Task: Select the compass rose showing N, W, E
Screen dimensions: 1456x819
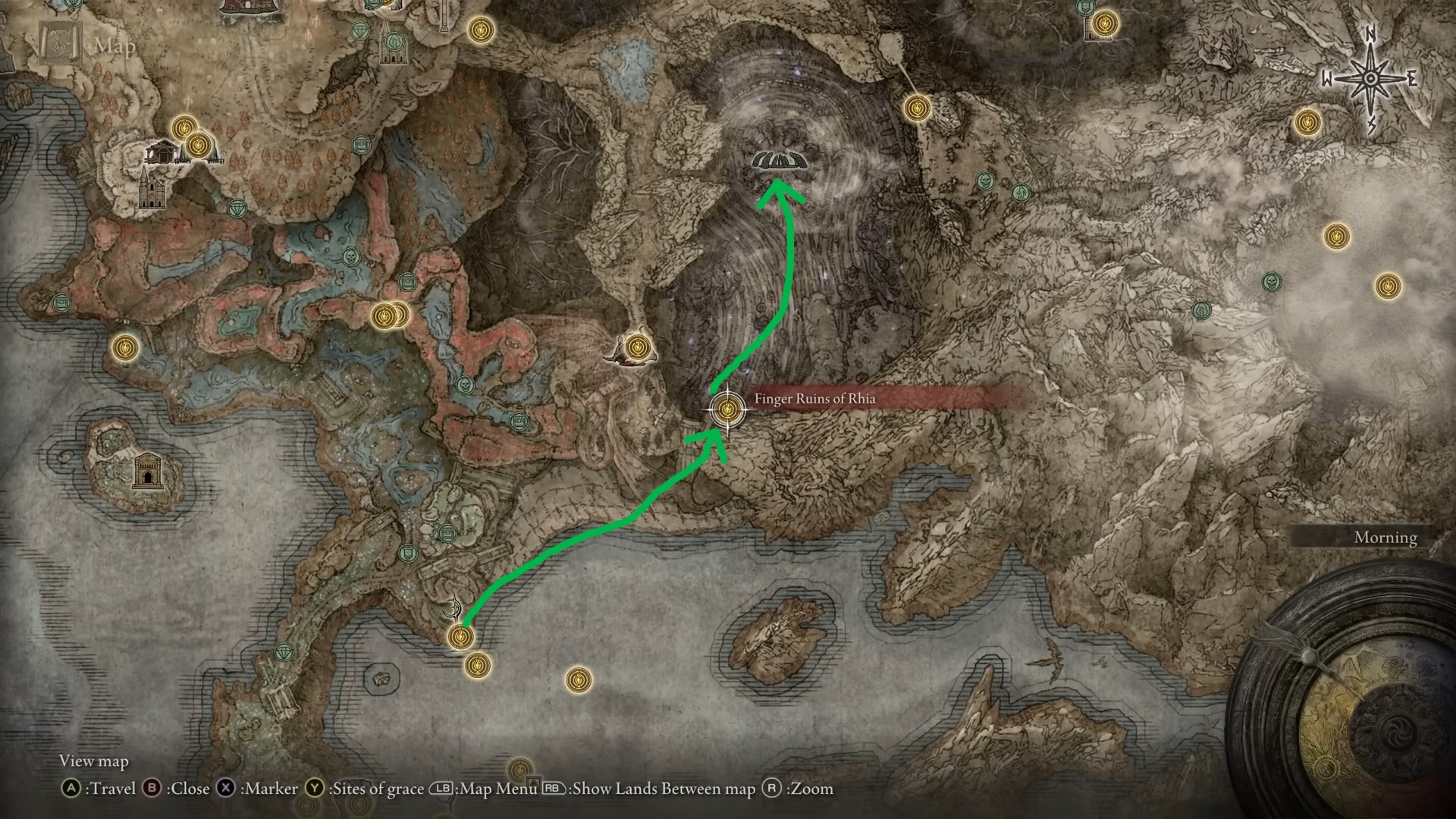Action: (1370, 79)
